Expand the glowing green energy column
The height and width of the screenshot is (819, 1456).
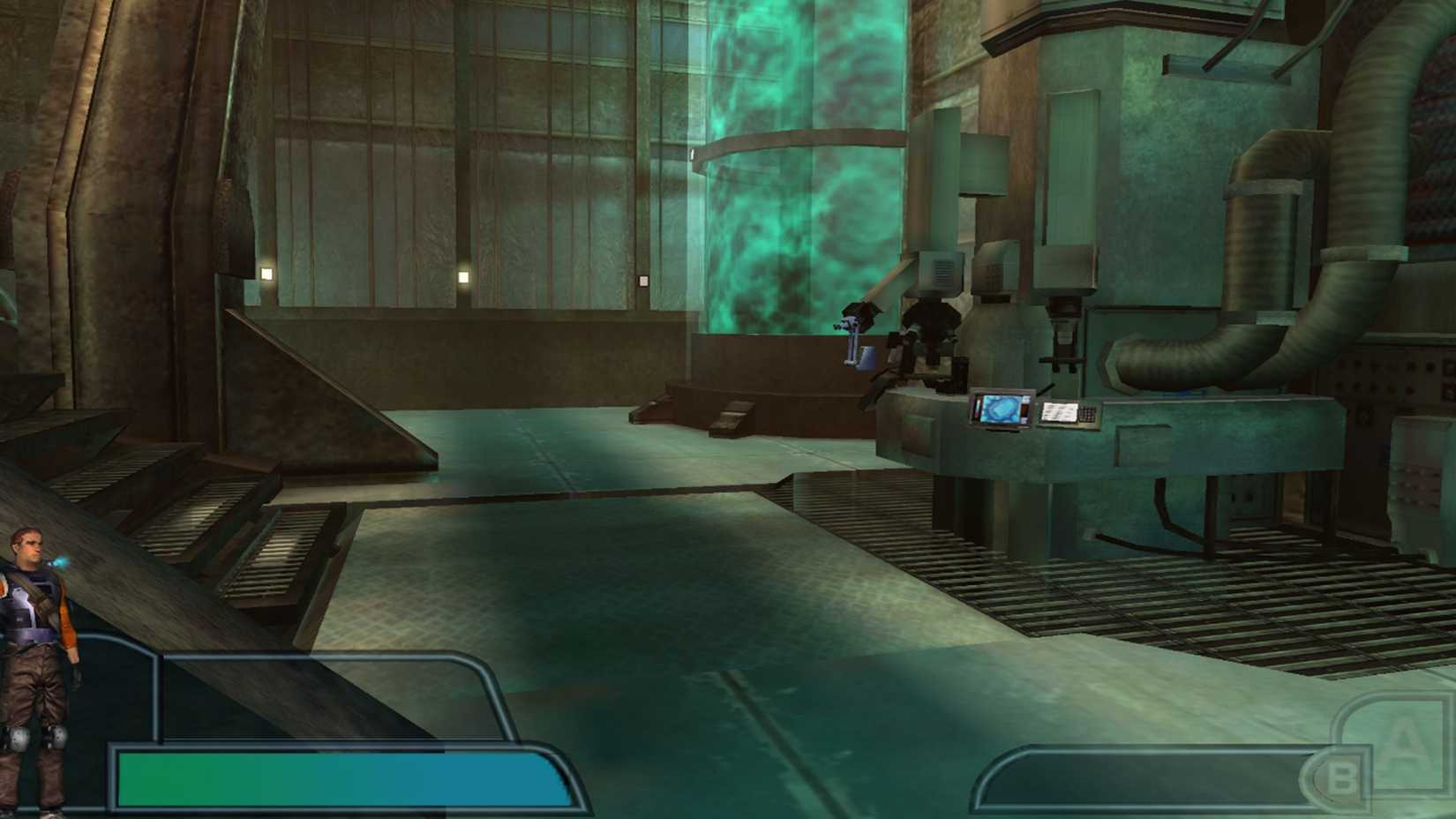pyautogui.click(x=803, y=159)
